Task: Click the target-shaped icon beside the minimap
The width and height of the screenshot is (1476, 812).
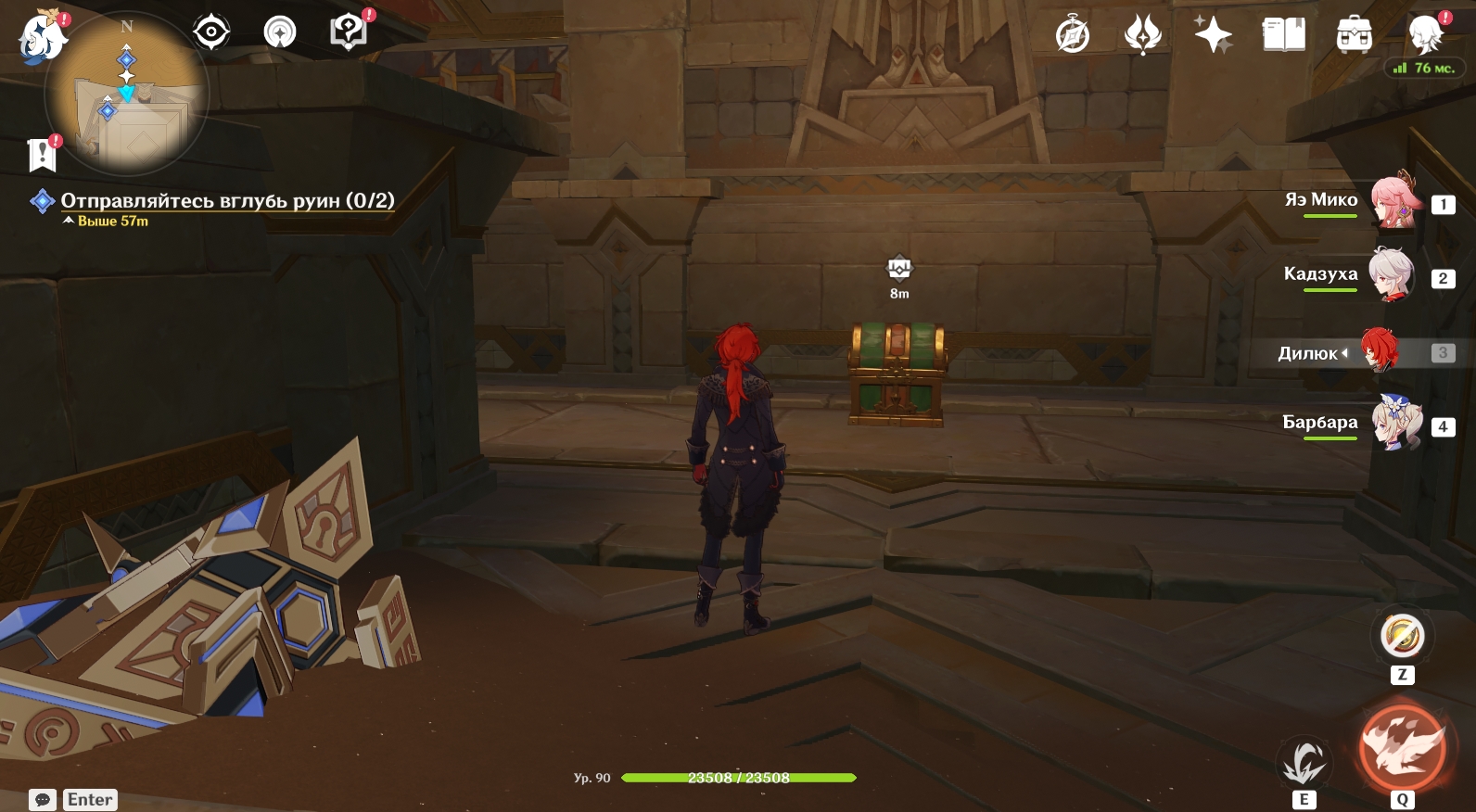Action: click(x=211, y=32)
